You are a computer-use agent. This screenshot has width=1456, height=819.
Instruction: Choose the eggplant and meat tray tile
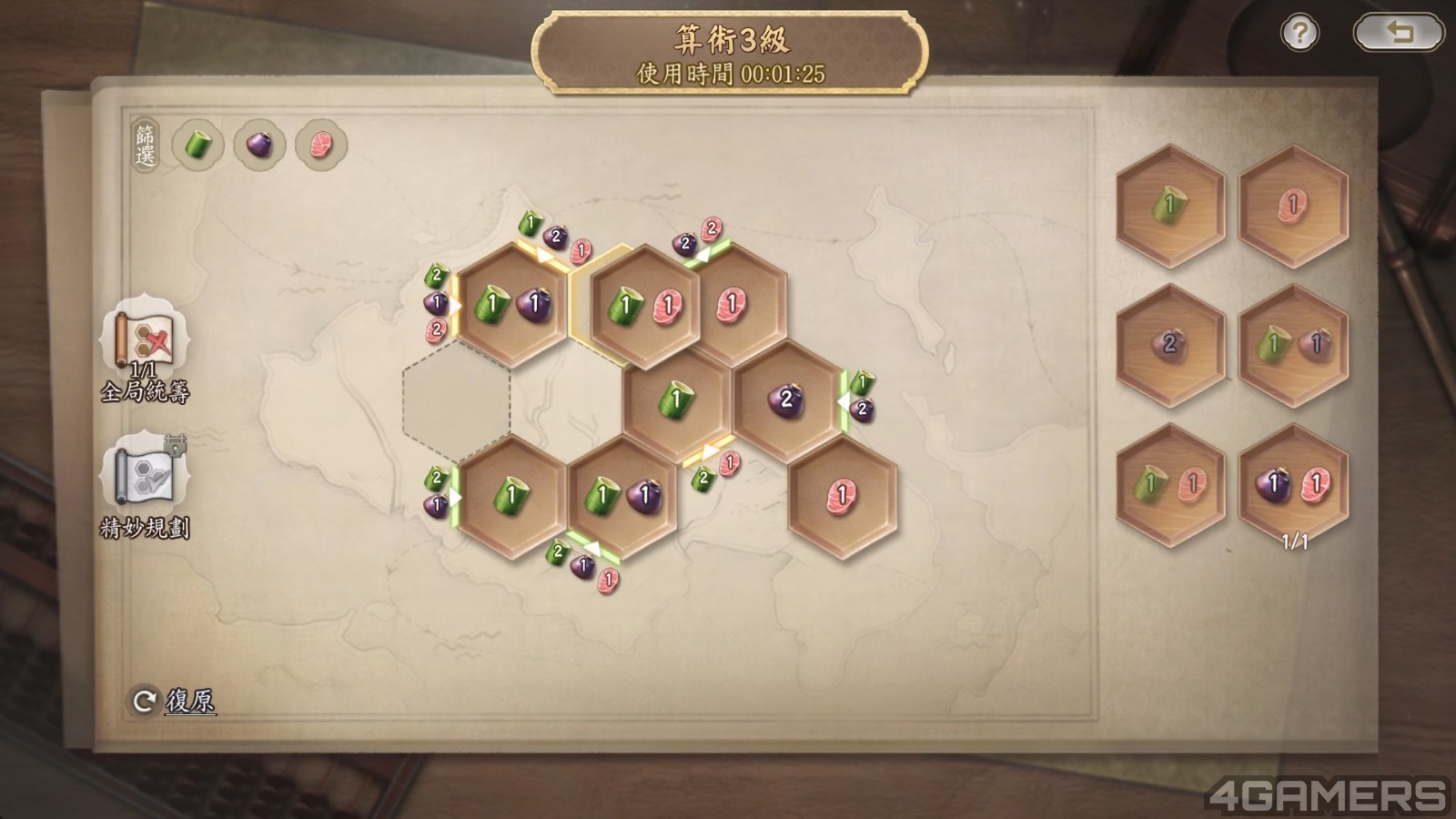(x=1293, y=485)
